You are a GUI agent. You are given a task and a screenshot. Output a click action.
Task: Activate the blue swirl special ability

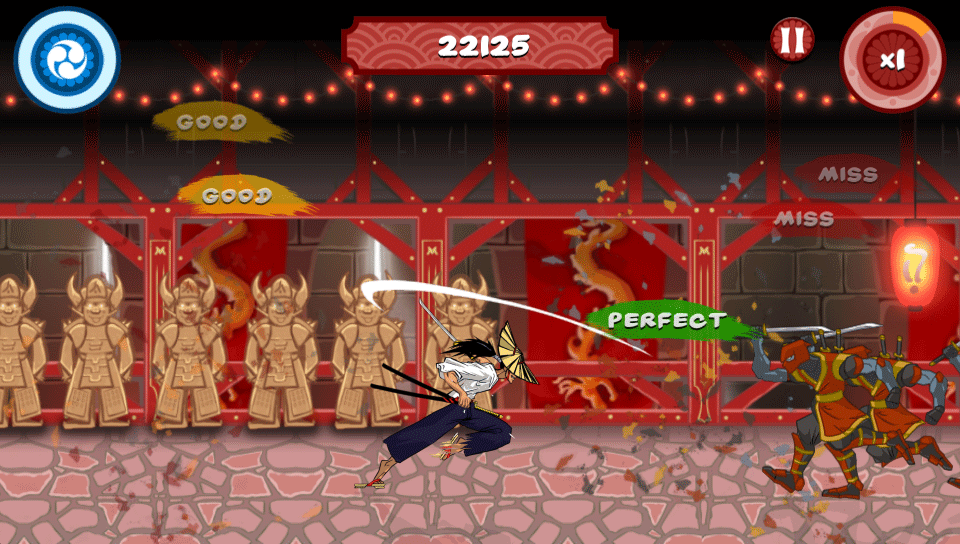(x=67, y=59)
